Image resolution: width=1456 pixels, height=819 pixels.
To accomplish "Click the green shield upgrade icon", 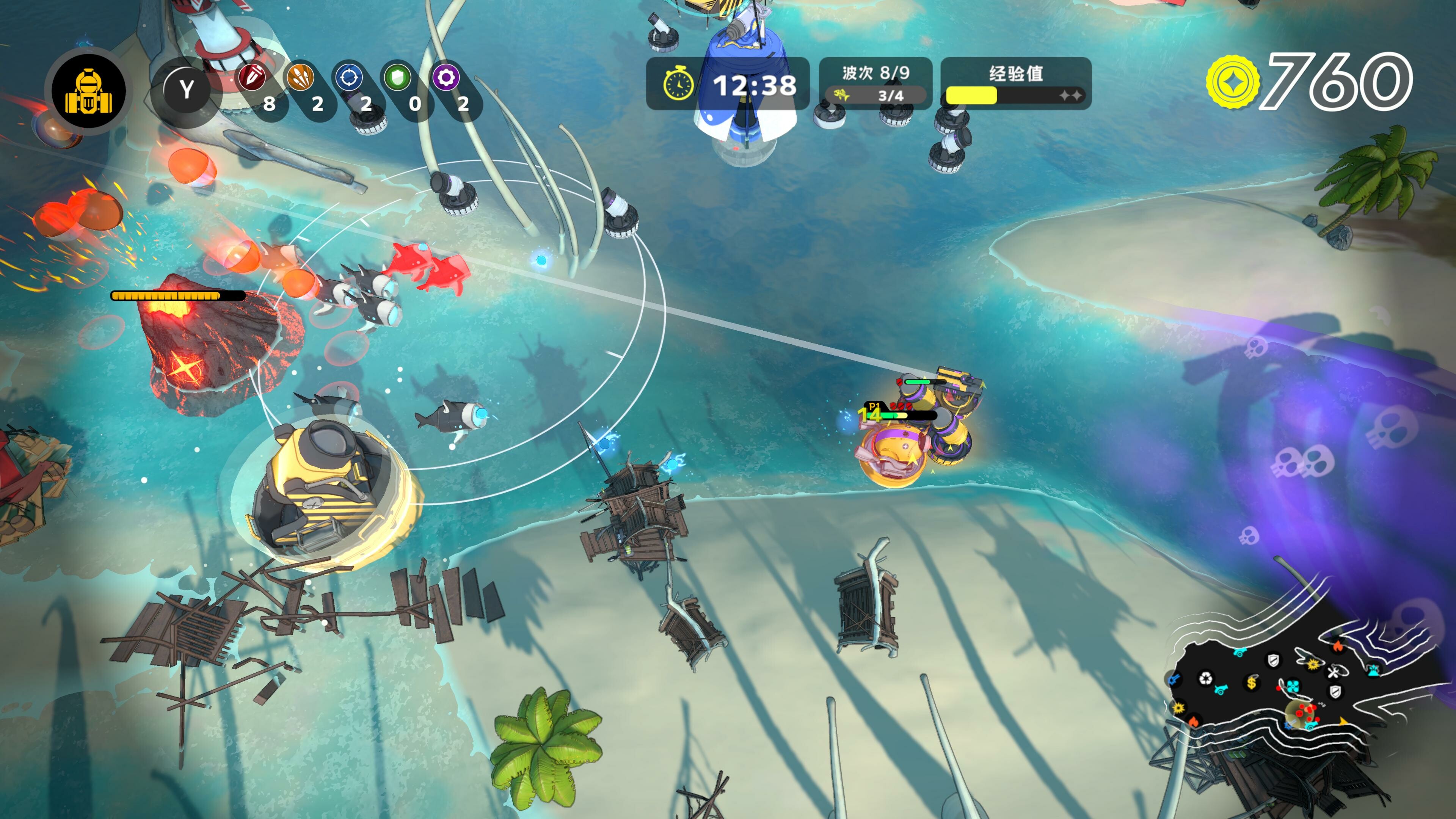I will [x=397, y=76].
